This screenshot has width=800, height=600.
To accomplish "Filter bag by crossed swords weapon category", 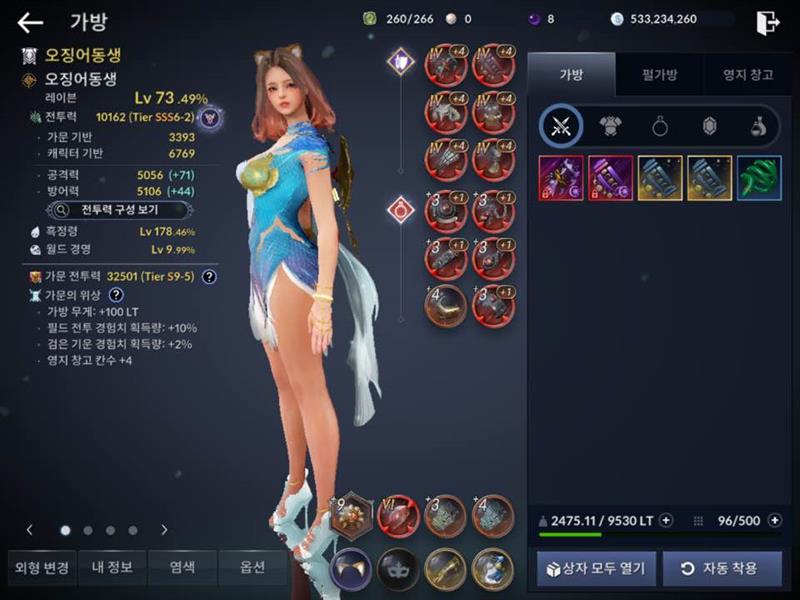I will (x=560, y=126).
